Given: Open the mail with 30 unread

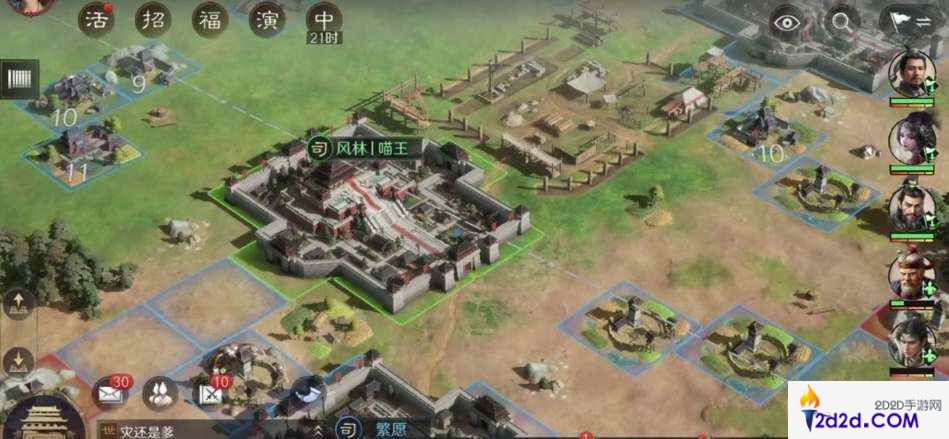Looking at the screenshot, I should [109, 393].
